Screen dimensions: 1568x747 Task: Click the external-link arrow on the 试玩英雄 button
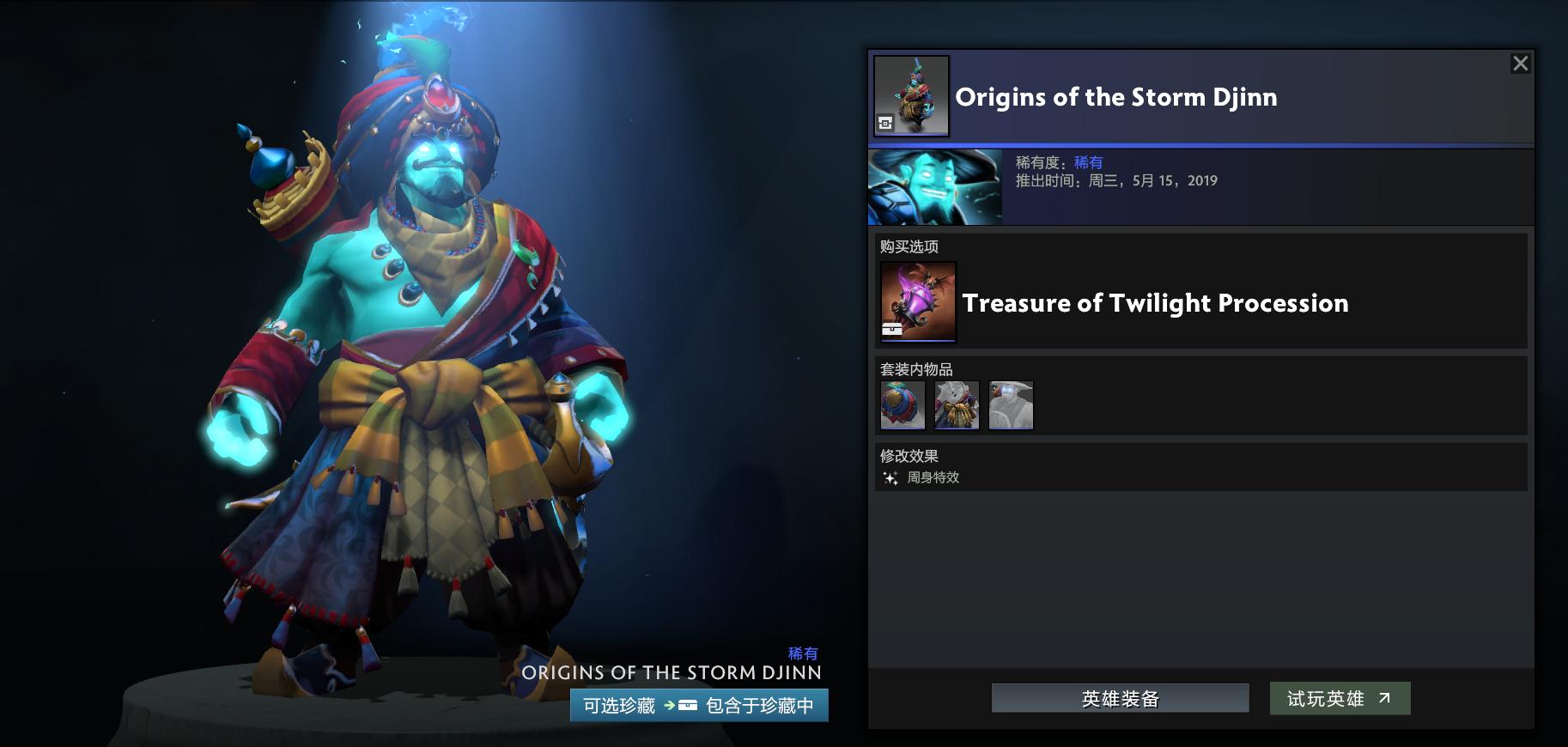[x=1385, y=698]
